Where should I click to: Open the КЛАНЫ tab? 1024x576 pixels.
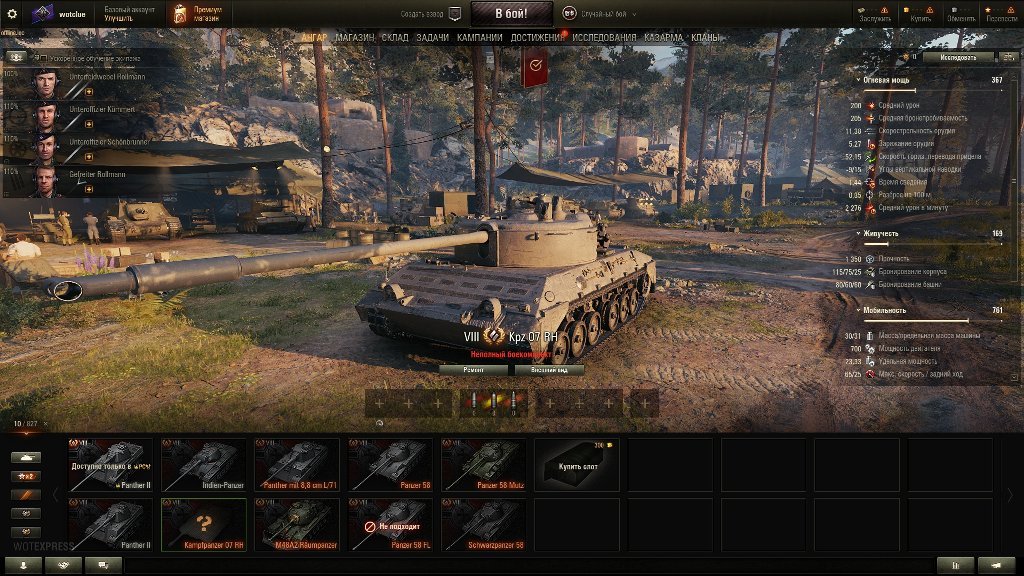click(x=704, y=37)
